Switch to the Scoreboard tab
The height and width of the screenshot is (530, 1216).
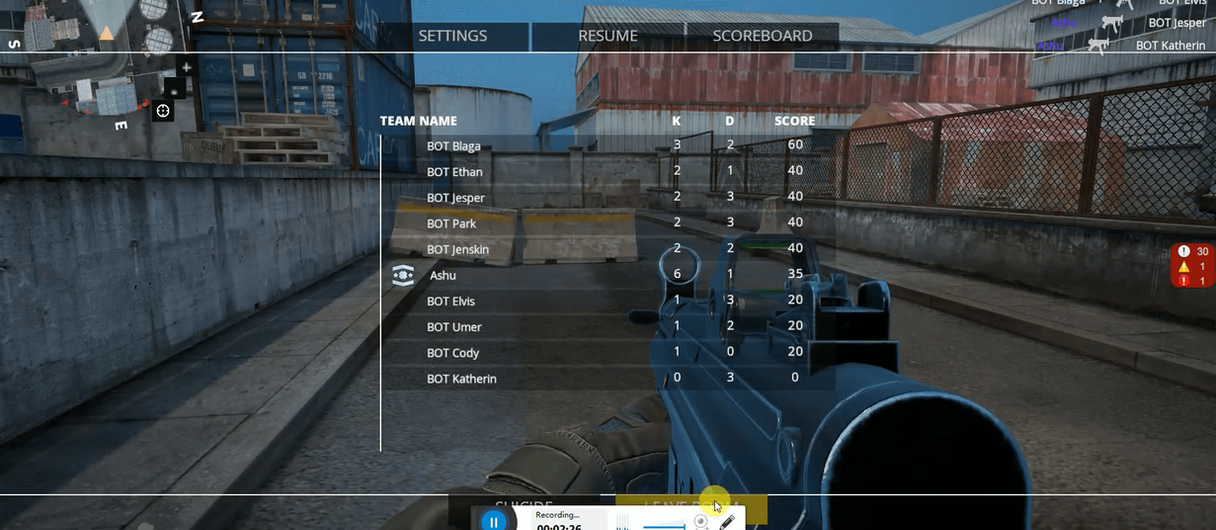coord(762,36)
